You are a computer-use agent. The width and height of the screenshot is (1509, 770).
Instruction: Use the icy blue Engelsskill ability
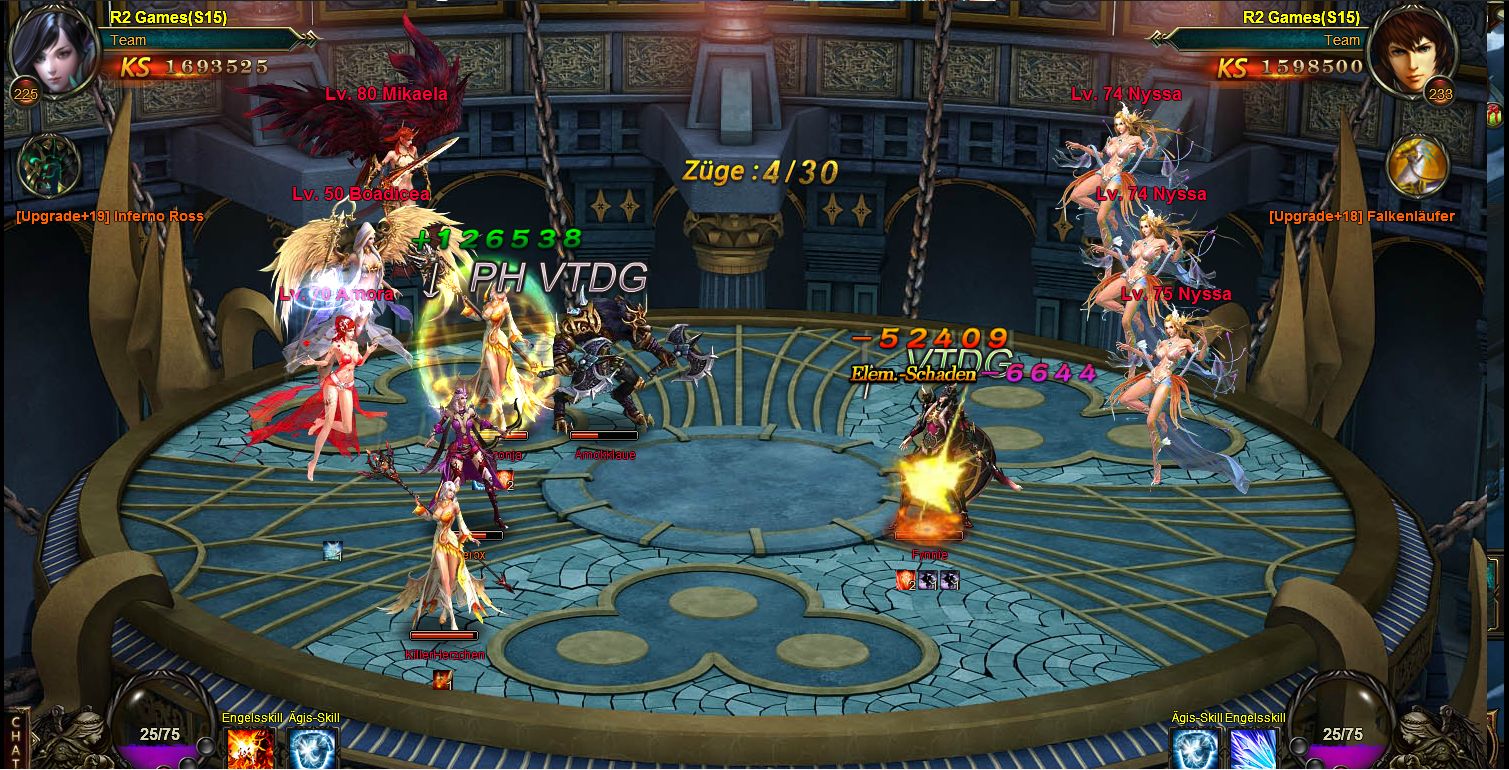(1253, 749)
